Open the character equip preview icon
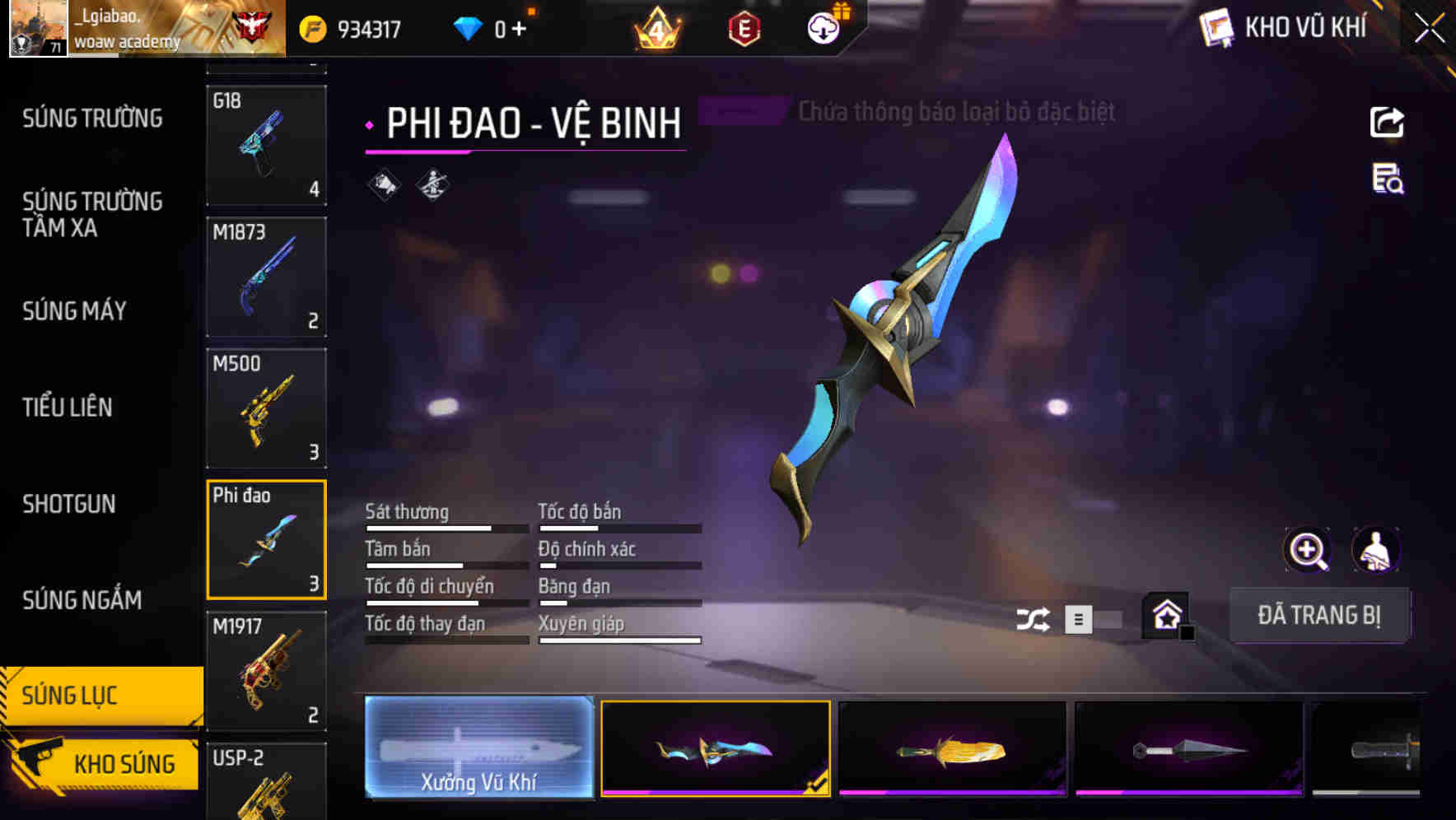 click(x=1374, y=549)
